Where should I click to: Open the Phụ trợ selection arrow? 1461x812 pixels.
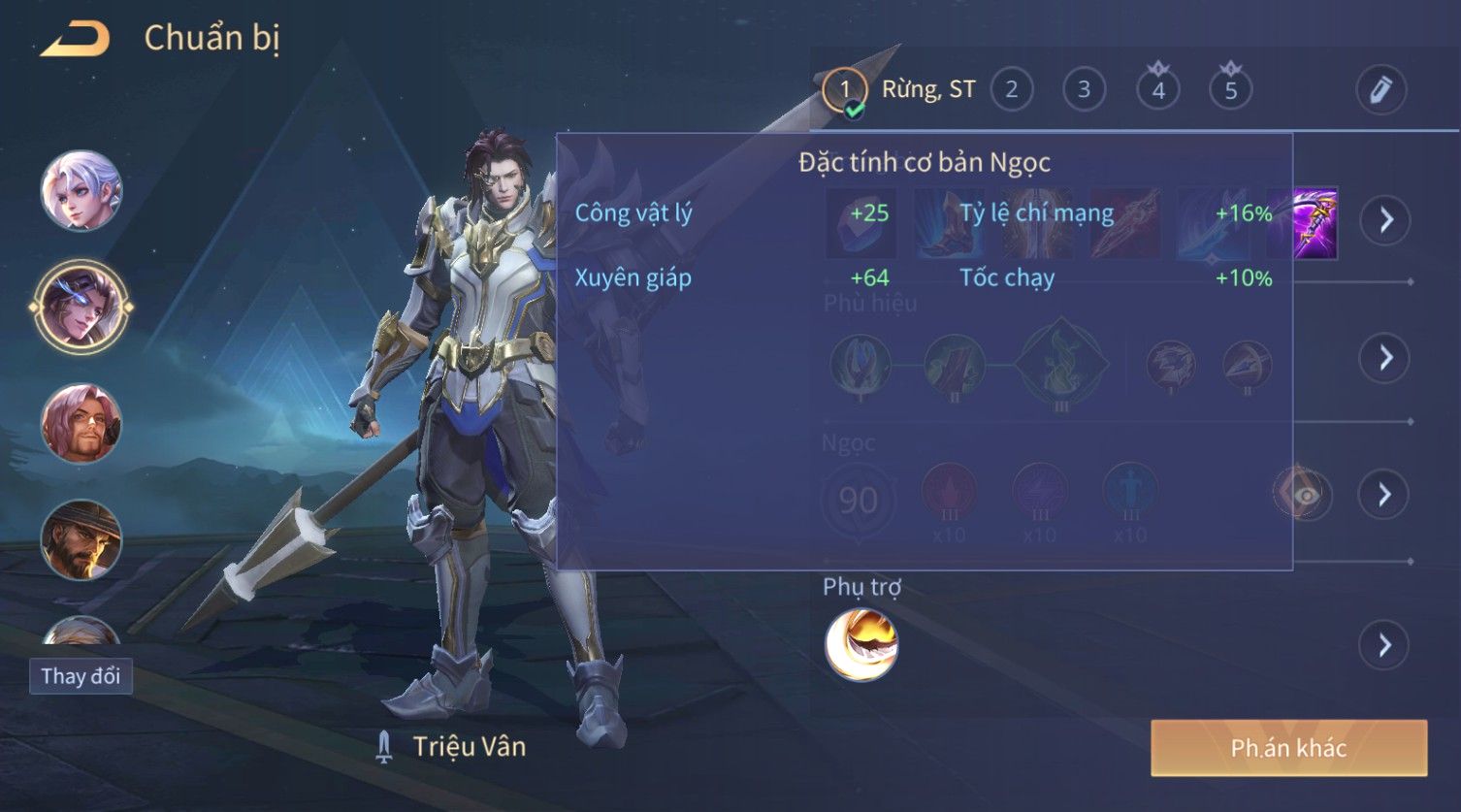tap(1384, 645)
